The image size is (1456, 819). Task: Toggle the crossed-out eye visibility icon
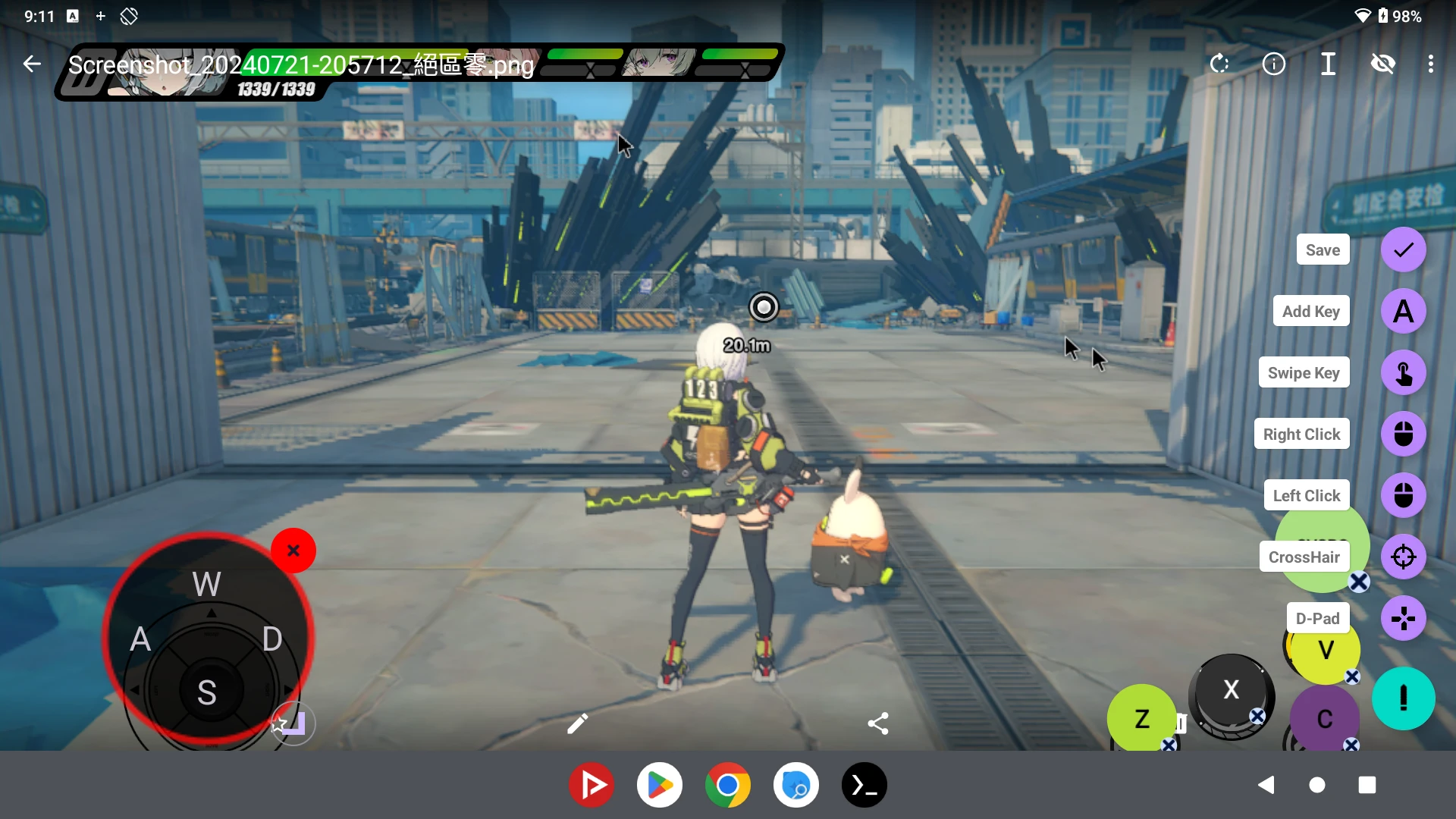click(x=1383, y=64)
